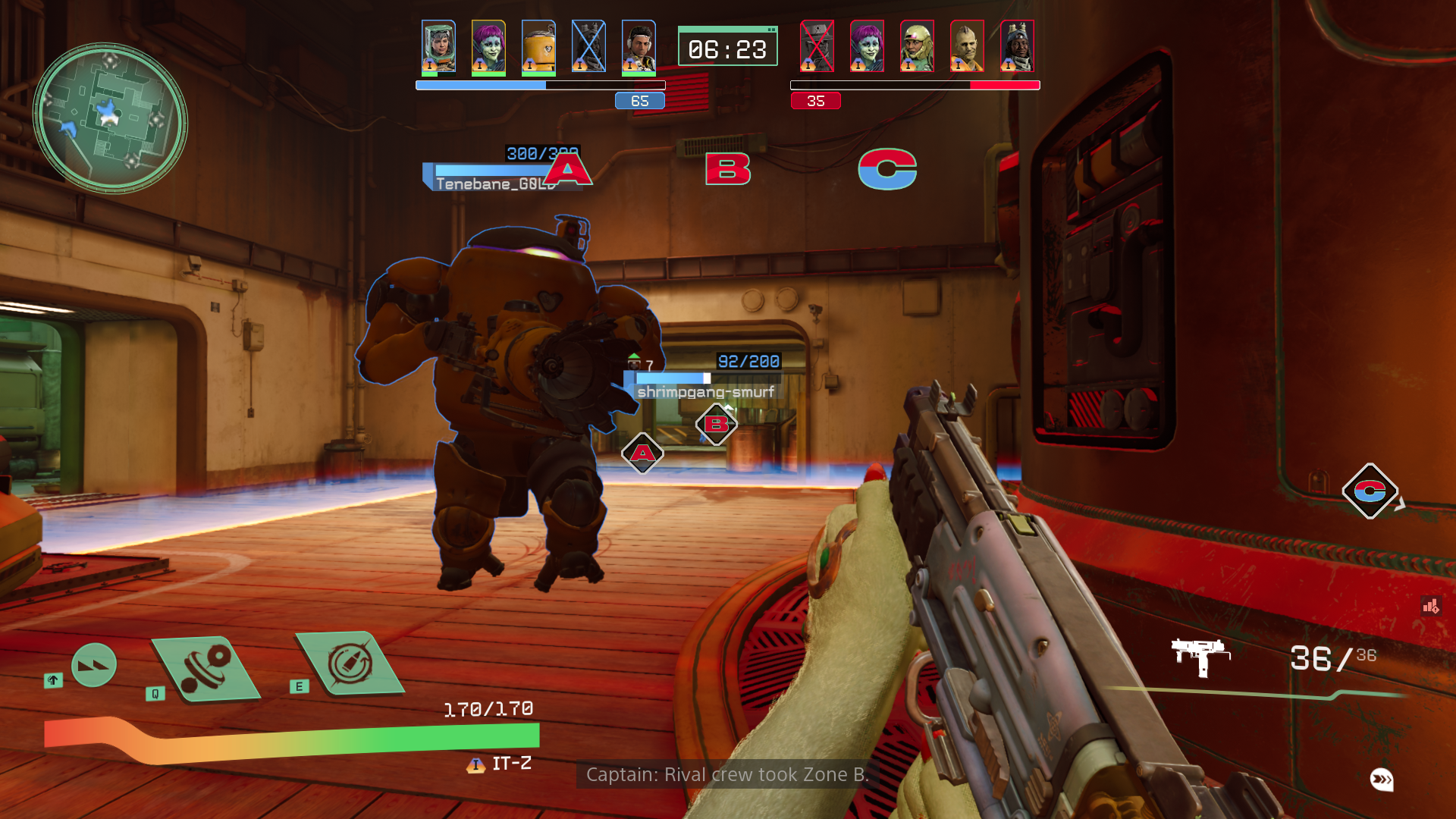Image resolution: width=1456 pixels, height=819 pixels.
Task: Select the Zone A objective marker at top
Action: 568,168
